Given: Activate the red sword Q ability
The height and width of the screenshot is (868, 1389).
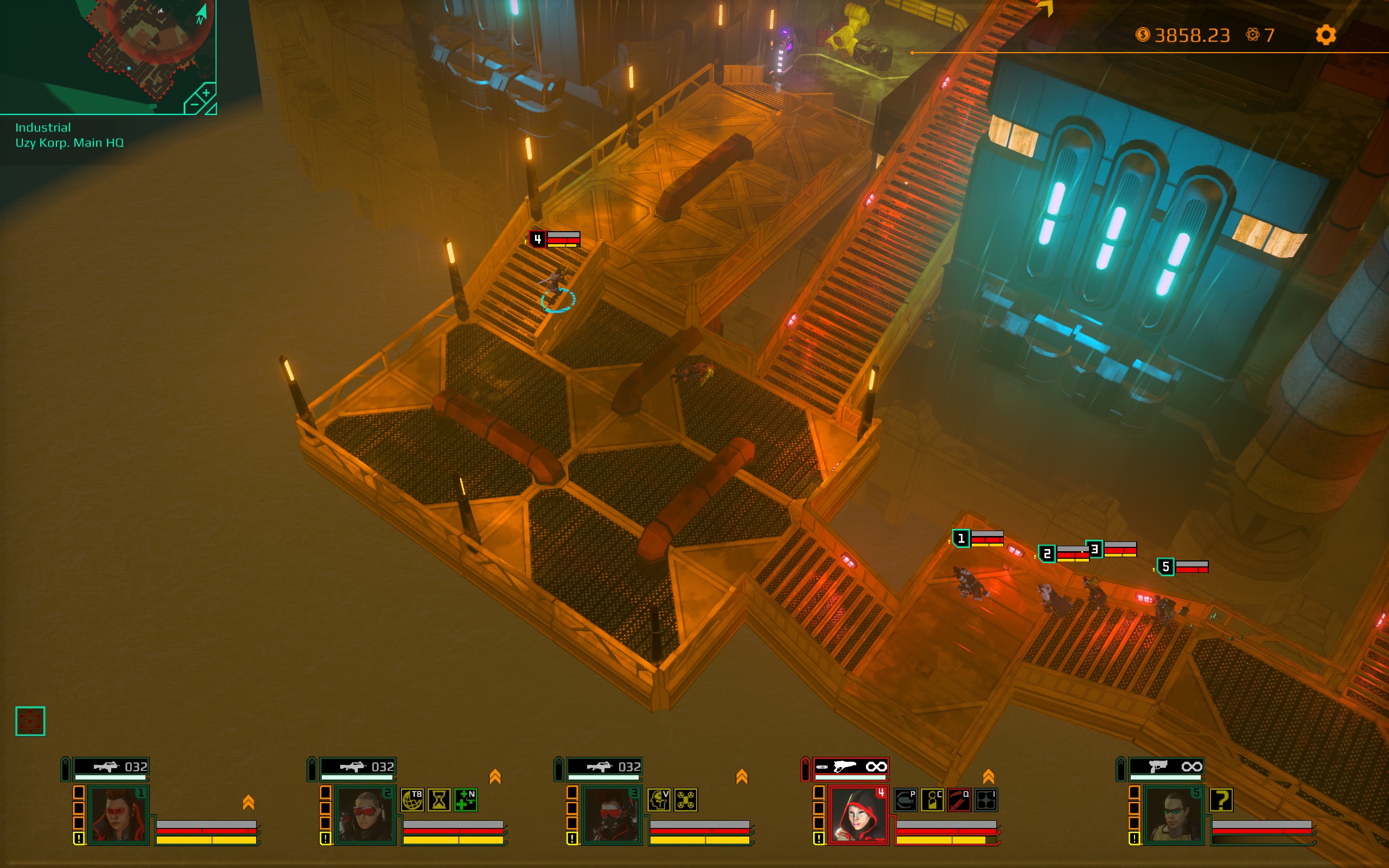Looking at the screenshot, I should 959,800.
